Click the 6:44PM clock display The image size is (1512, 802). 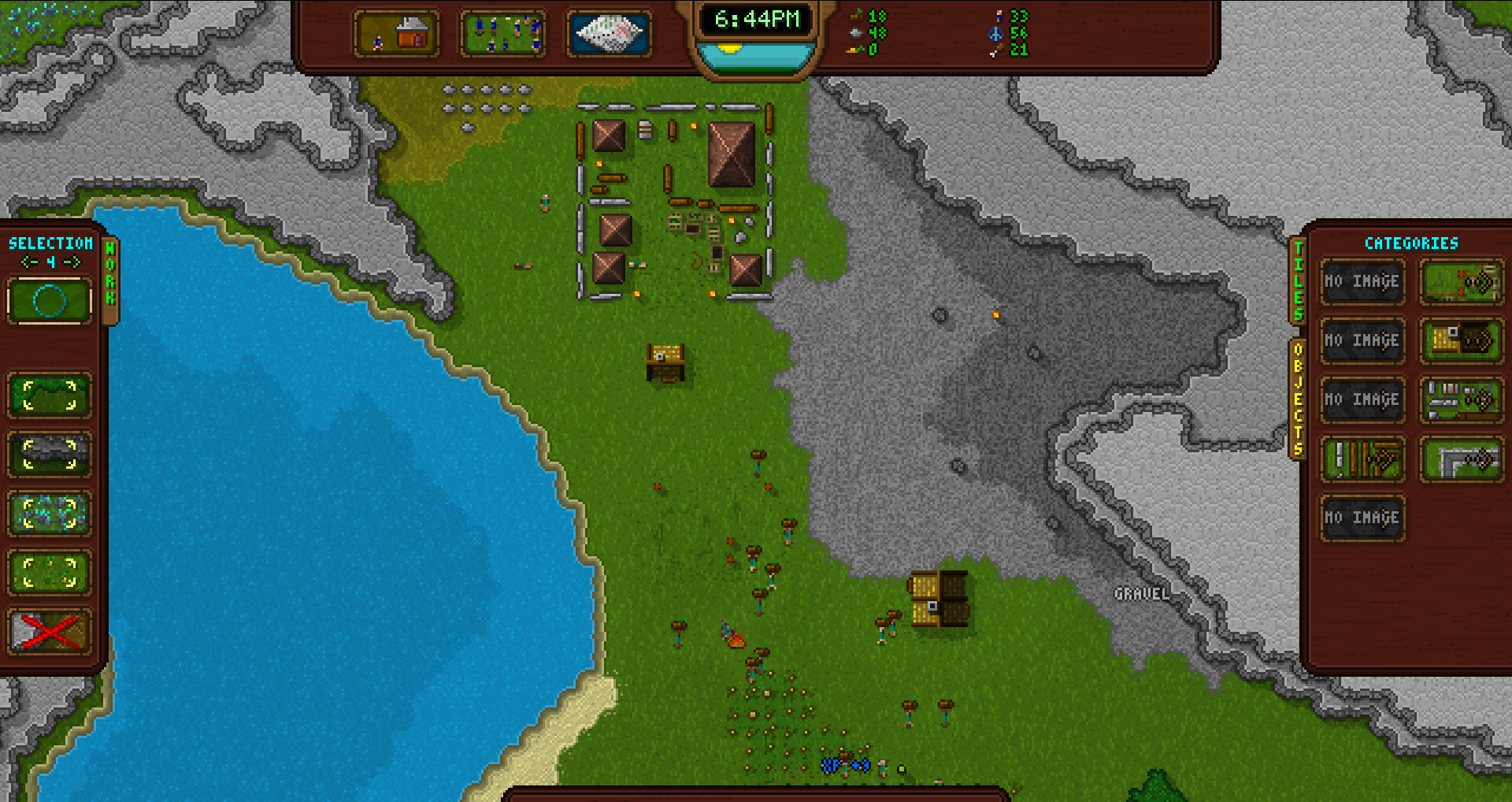tap(756, 19)
